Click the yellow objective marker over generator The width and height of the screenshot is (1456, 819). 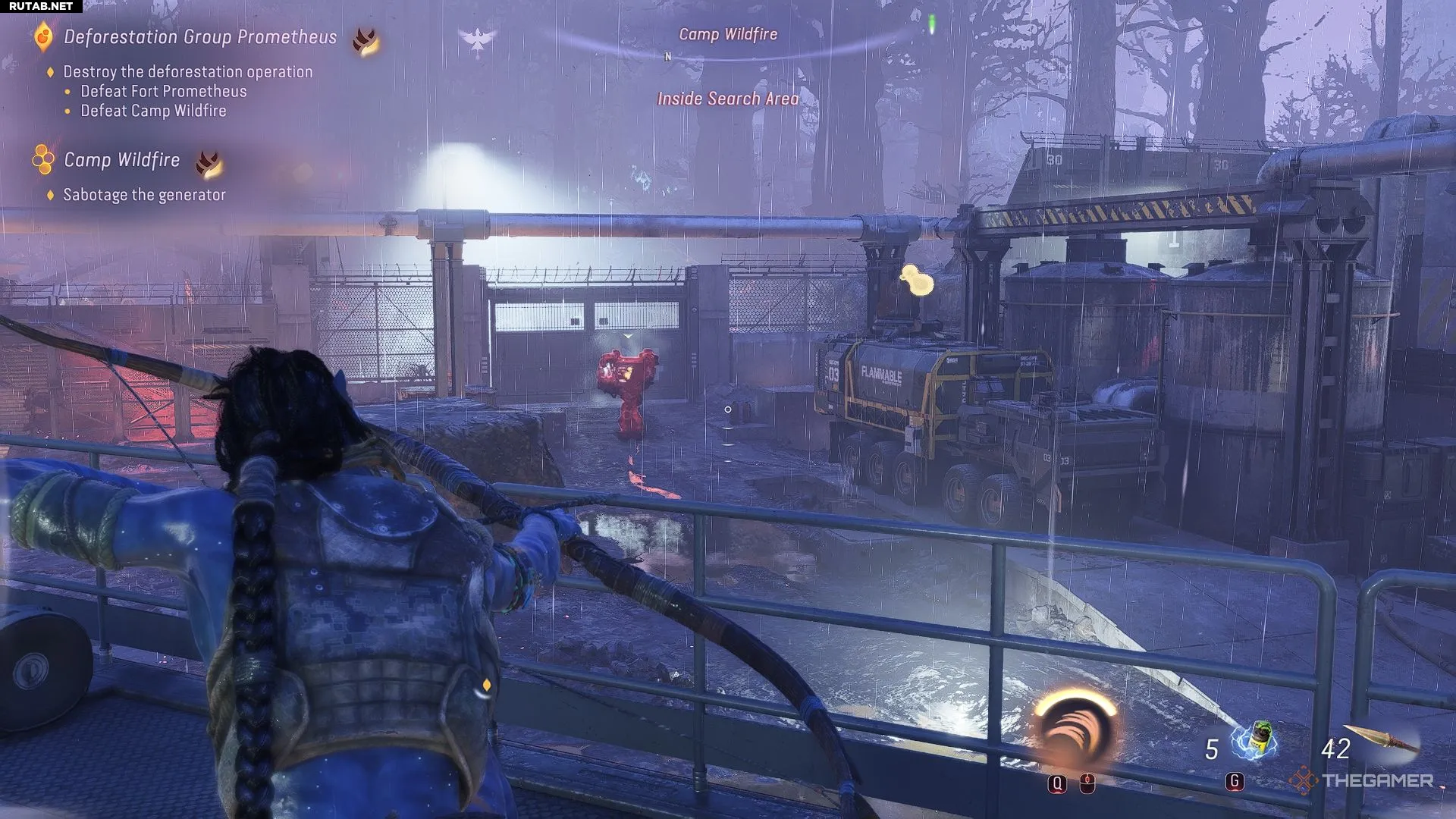coord(918,280)
